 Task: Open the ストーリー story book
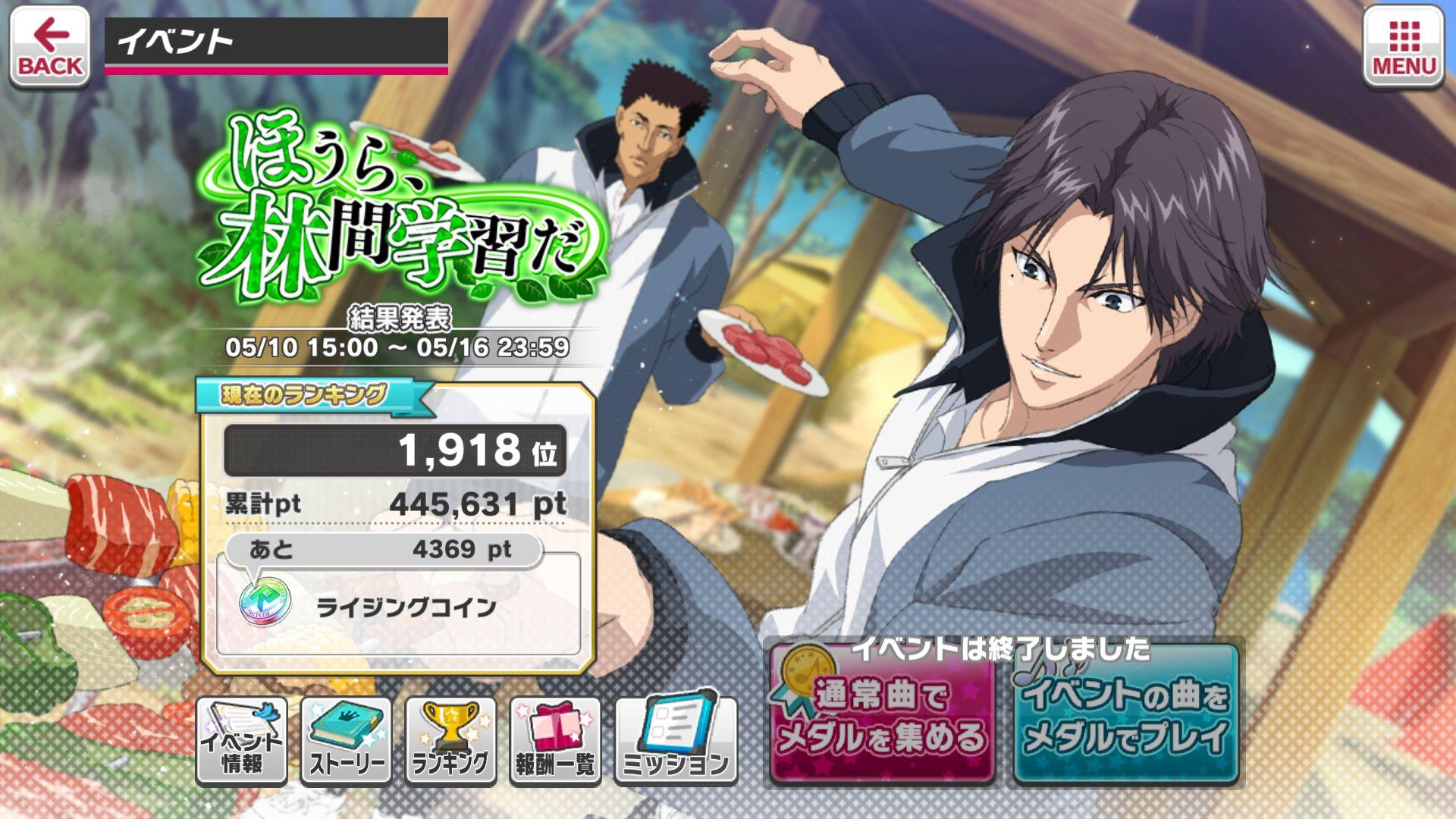346,741
